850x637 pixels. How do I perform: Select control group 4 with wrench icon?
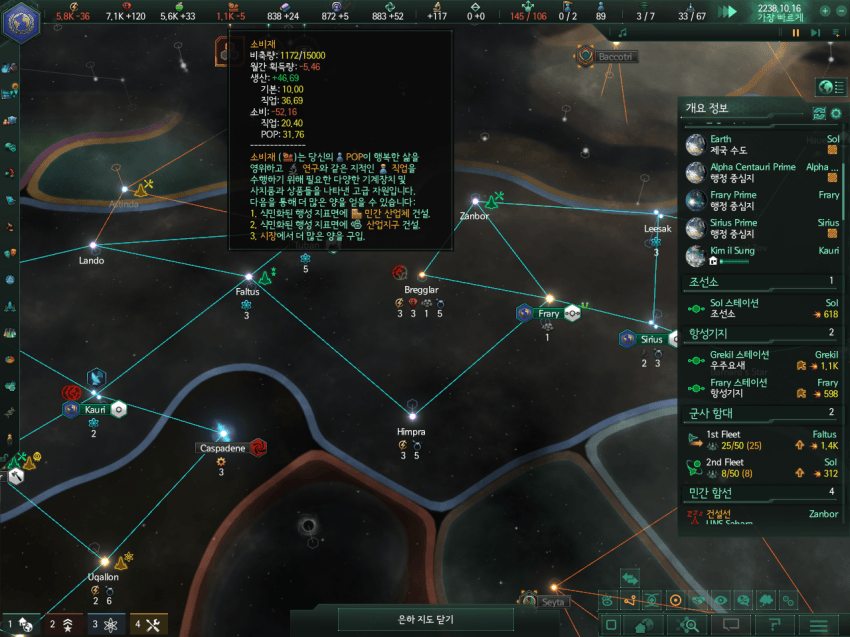pos(147,625)
